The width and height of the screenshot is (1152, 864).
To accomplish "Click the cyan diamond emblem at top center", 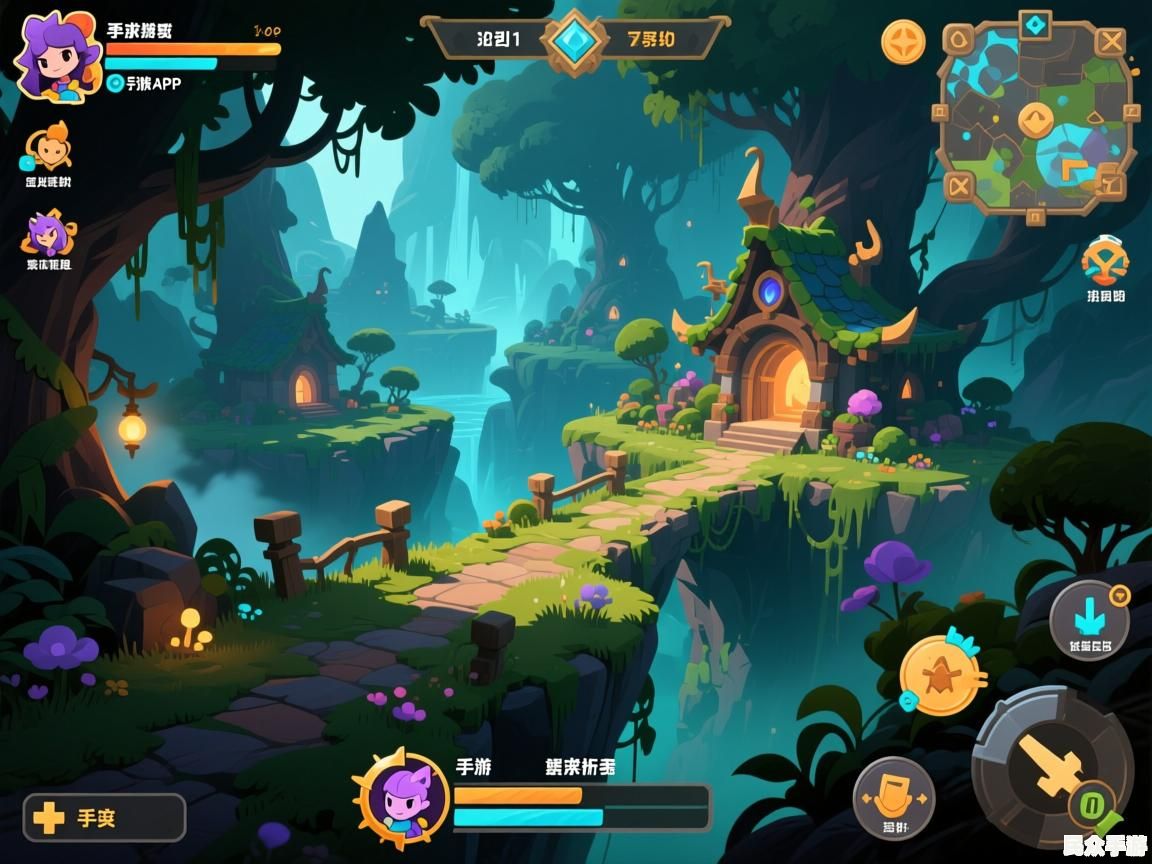I will click(575, 41).
